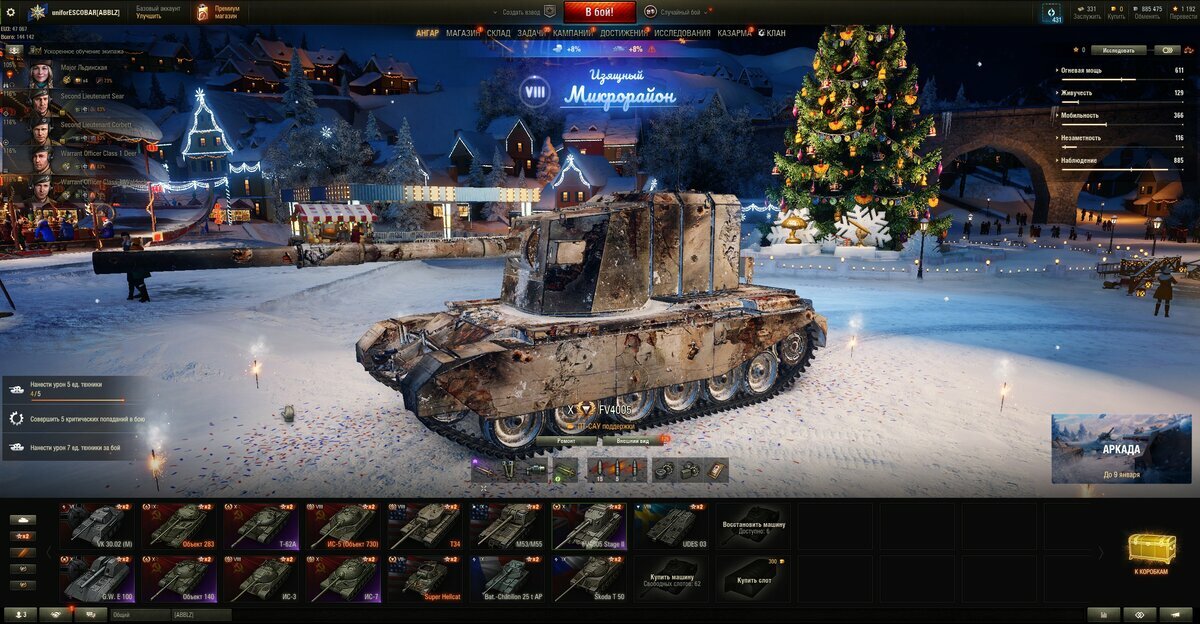Choose the Super Hellcat tank card
The width and height of the screenshot is (1200, 624).
(x=425, y=579)
